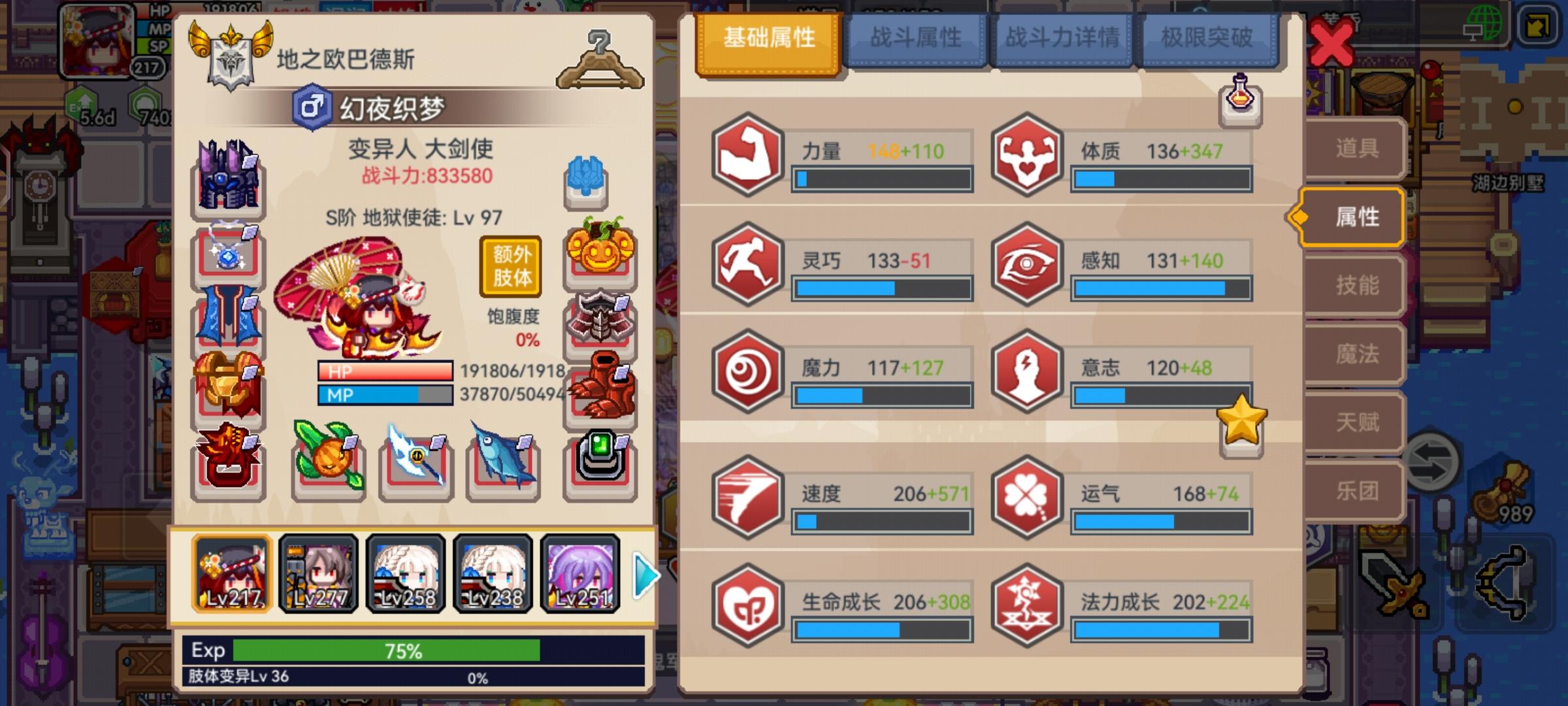
Task: Click the 体质 constitution hexagon icon
Action: [x=1026, y=156]
